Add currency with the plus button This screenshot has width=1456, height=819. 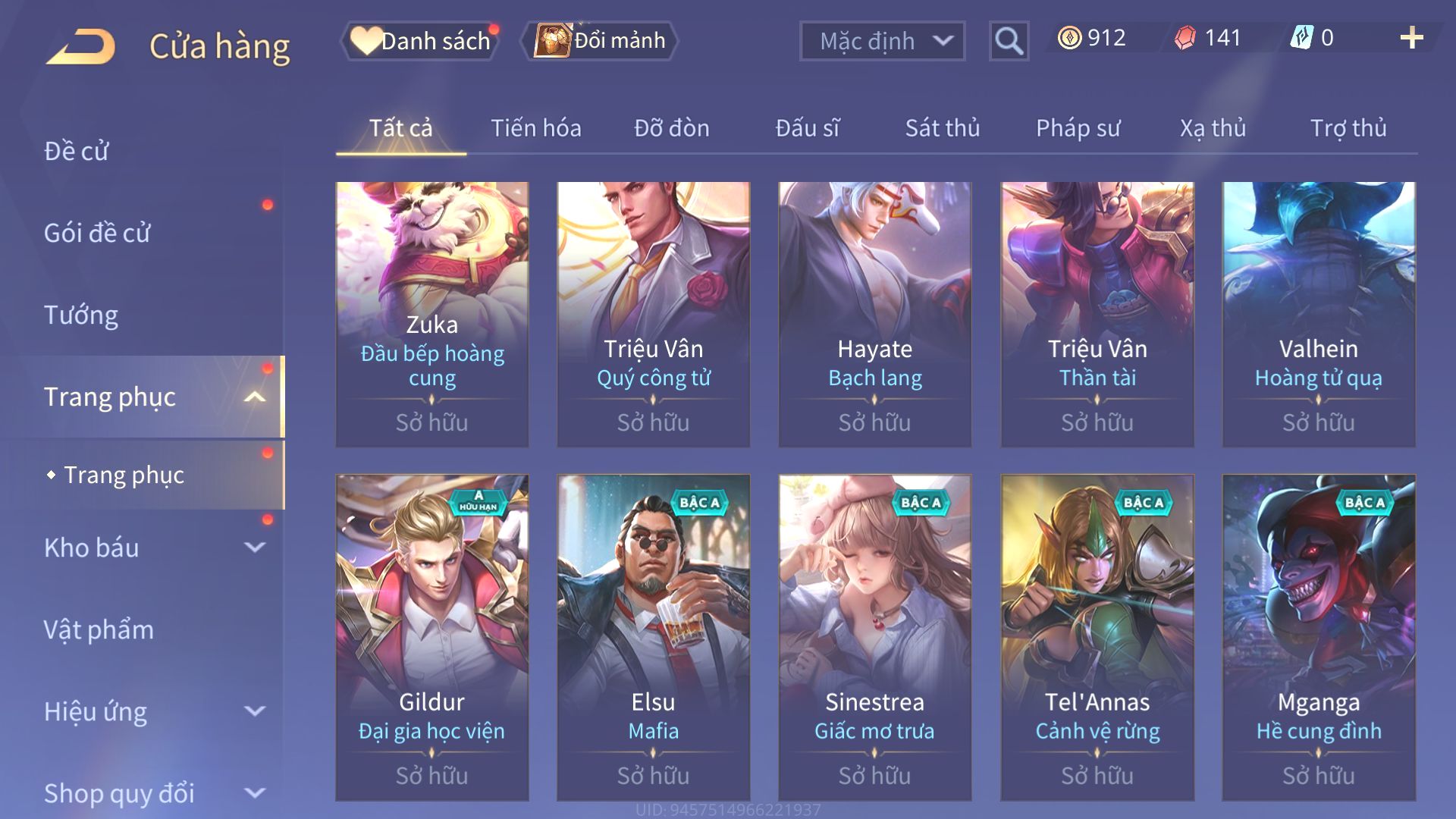click(x=1411, y=38)
